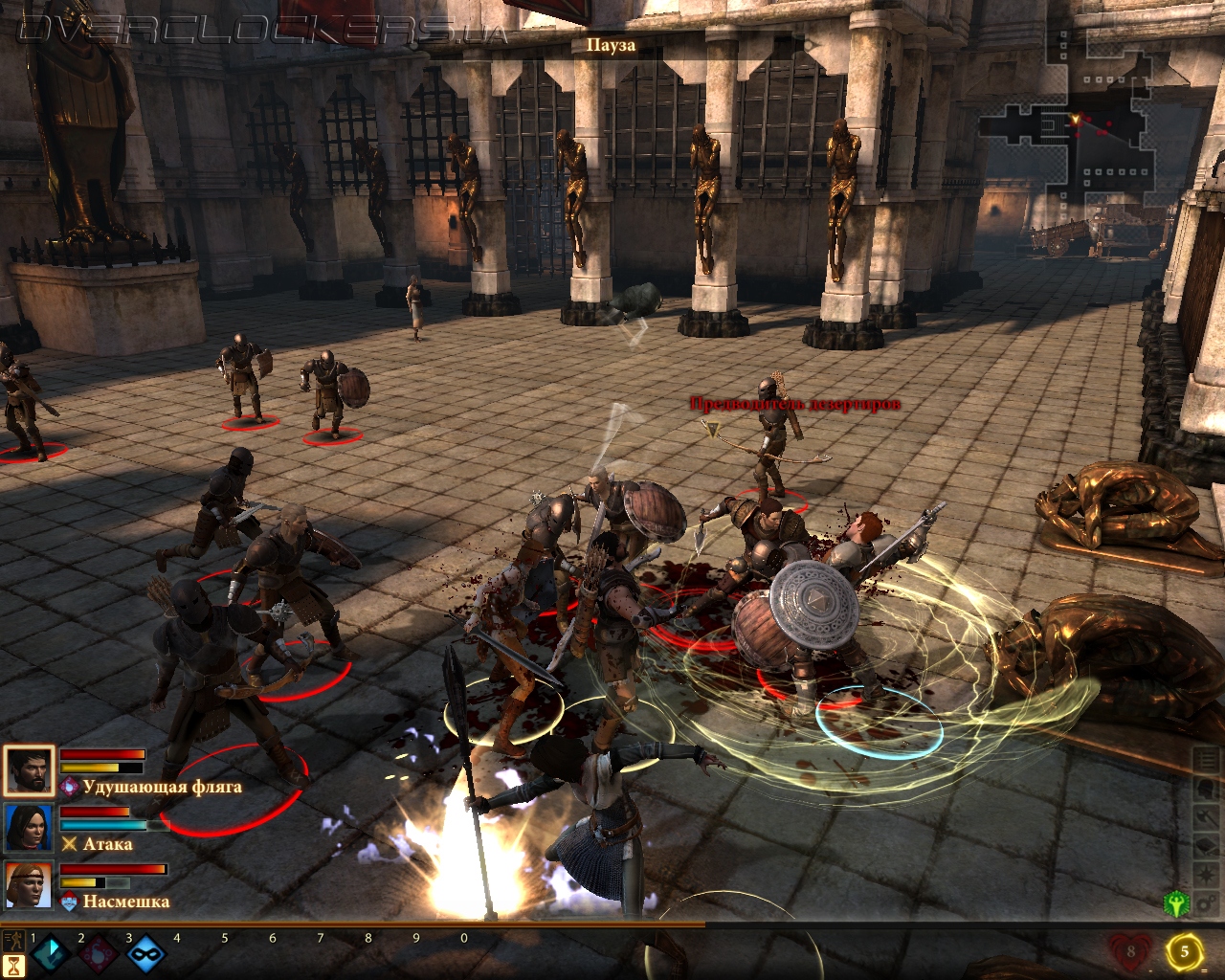Open the head silhouette character menu button

click(x=1207, y=790)
